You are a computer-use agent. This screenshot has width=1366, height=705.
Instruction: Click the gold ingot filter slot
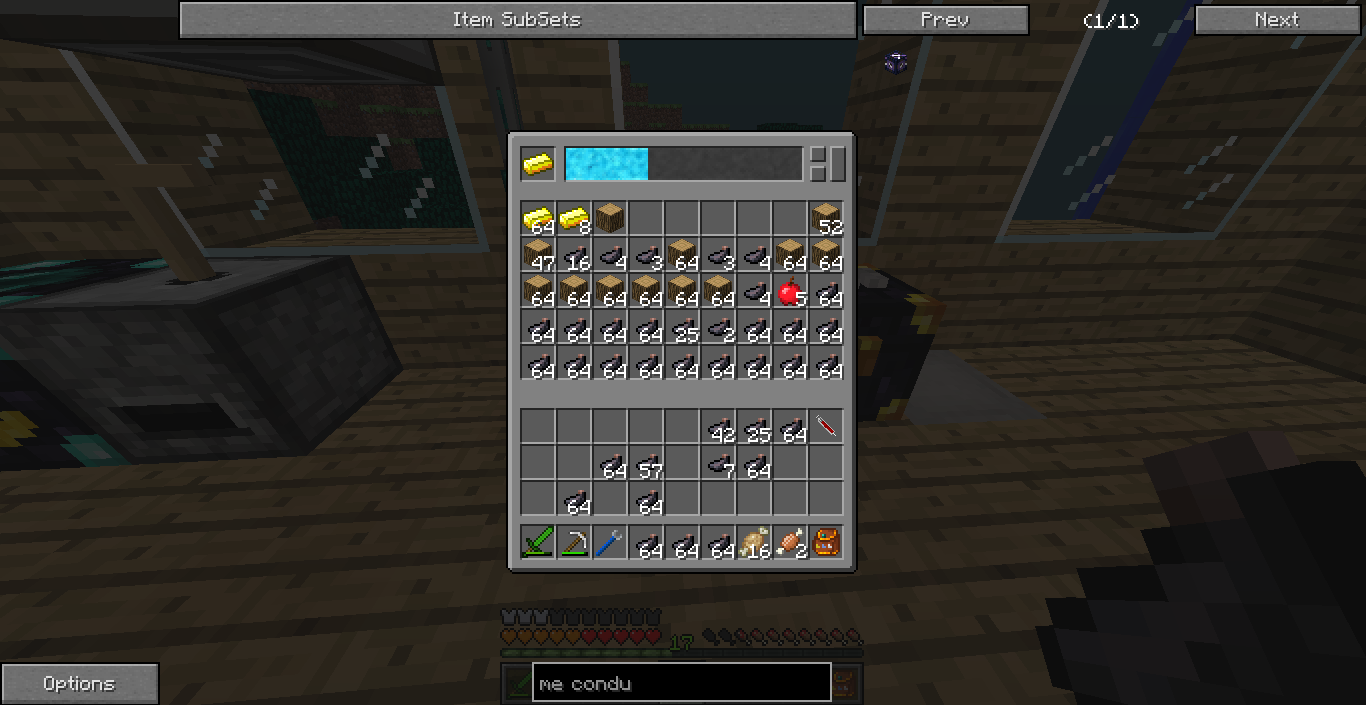pos(538,164)
